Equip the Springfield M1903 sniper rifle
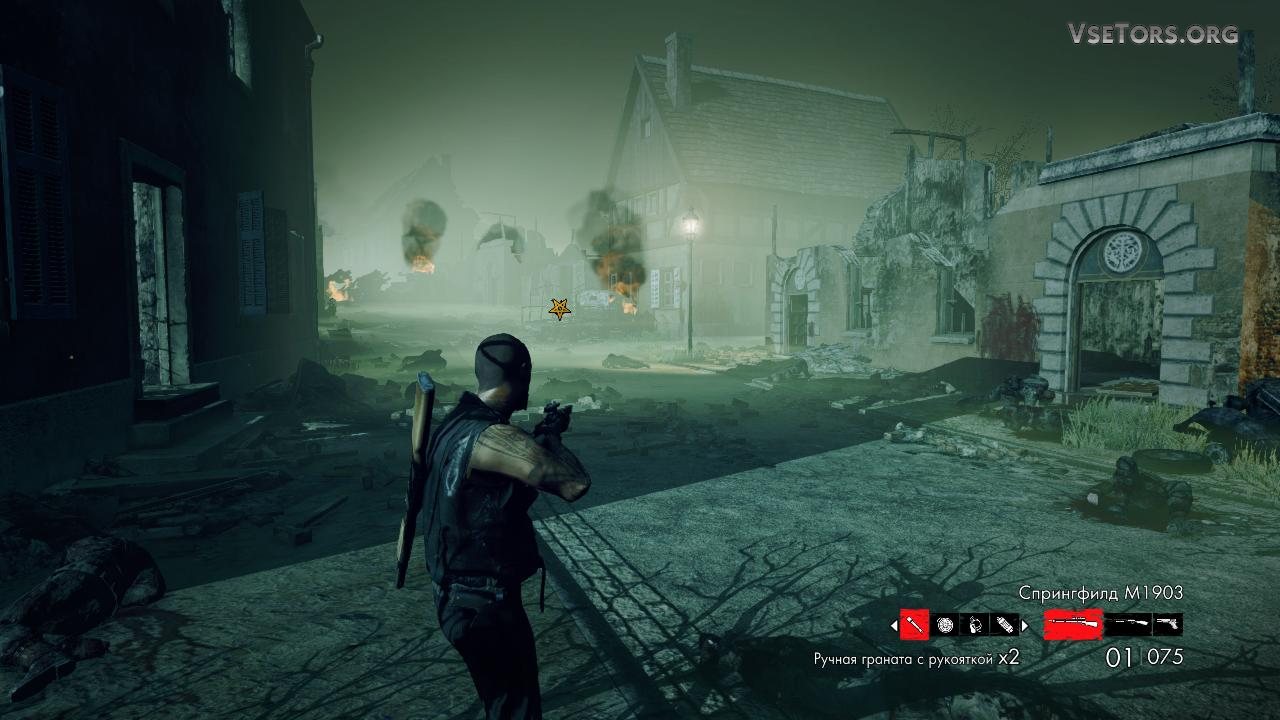The width and height of the screenshot is (1280, 720). [1073, 624]
